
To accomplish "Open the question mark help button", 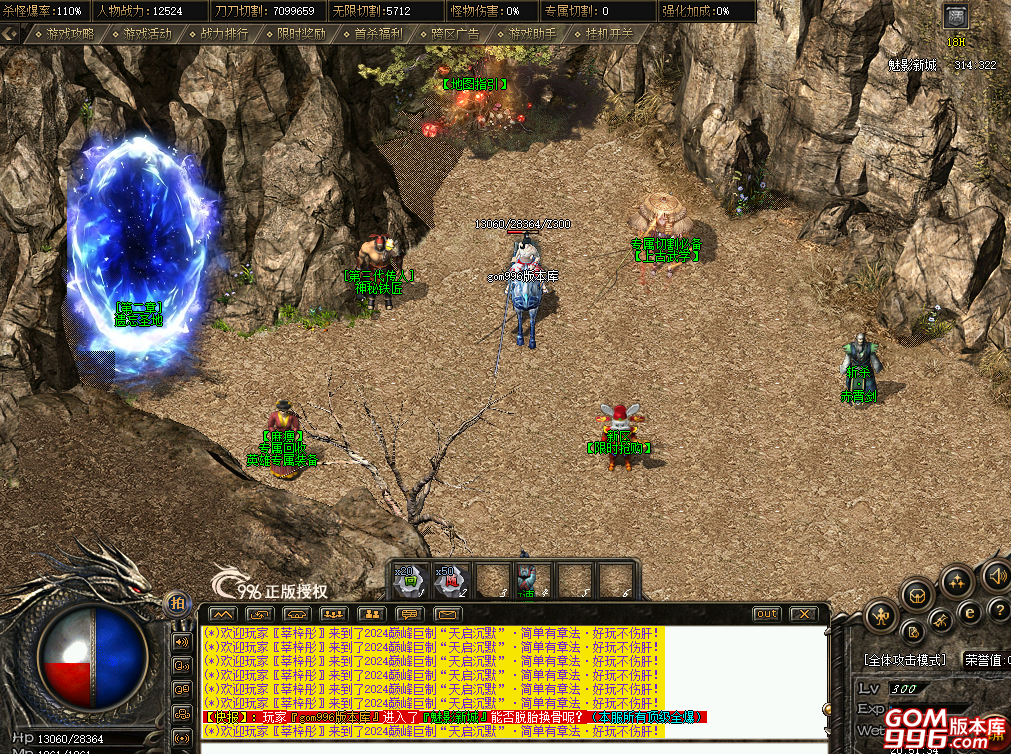I will coord(998,610).
